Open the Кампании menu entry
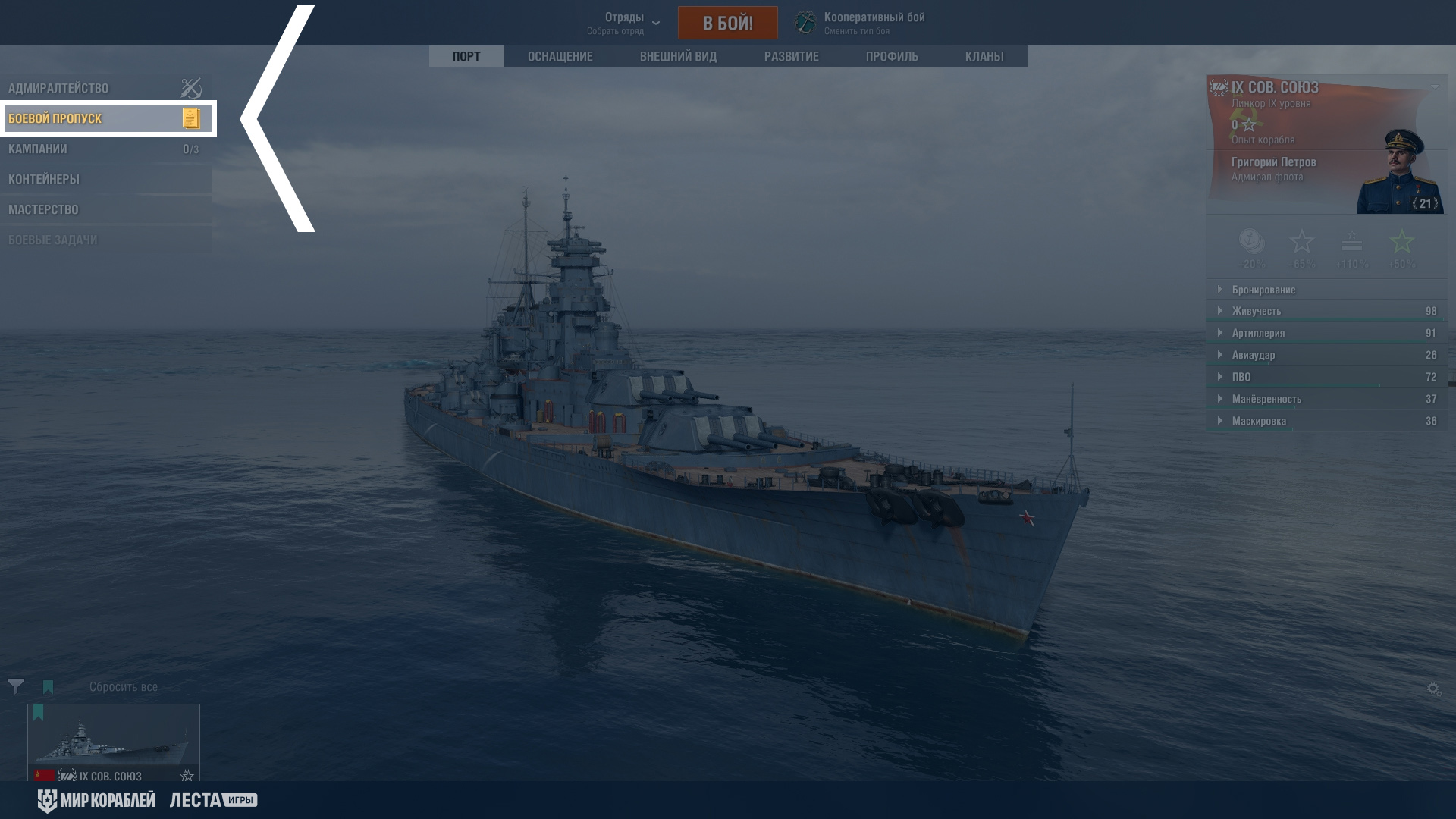Screen dimensions: 1456x819 tap(38, 149)
